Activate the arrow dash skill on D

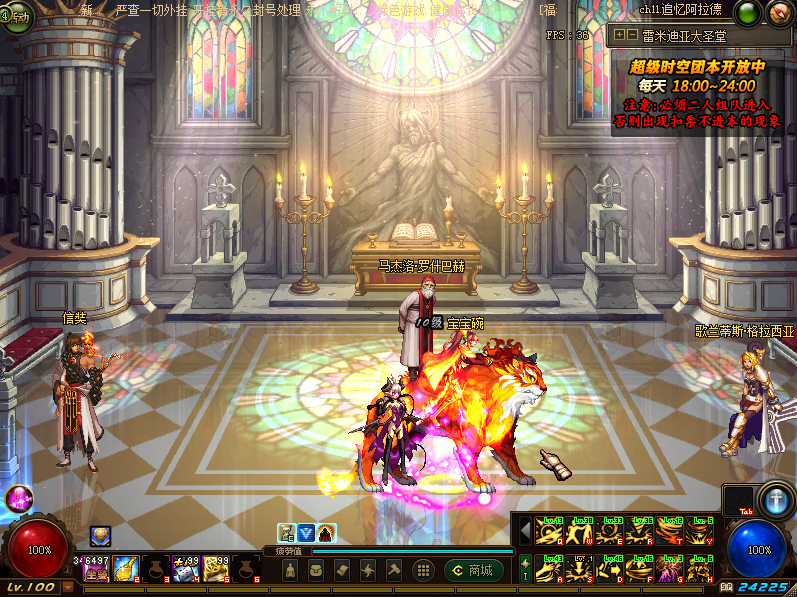pos(608,567)
